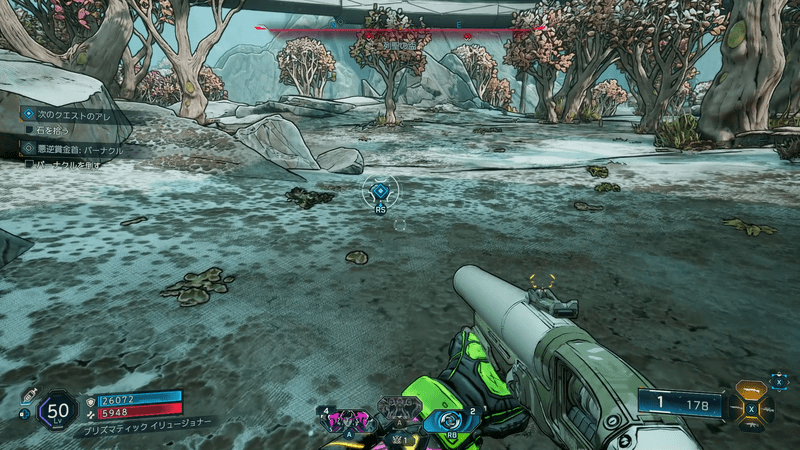The image size is (800, 450).
Task: Equip the bottom weapon slot
Action: (752, 426)
